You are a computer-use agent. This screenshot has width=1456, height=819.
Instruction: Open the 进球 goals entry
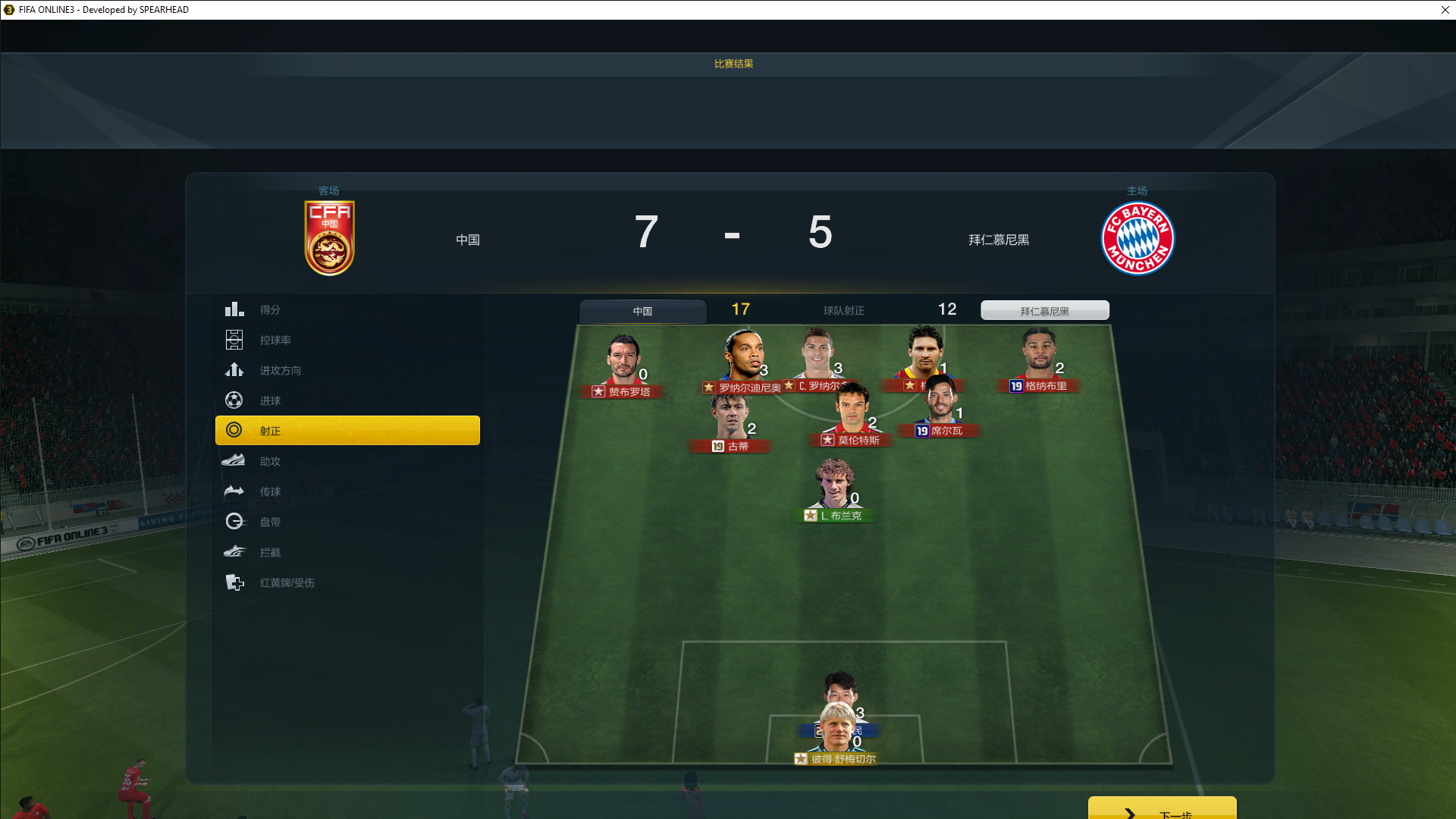point(270,400)
